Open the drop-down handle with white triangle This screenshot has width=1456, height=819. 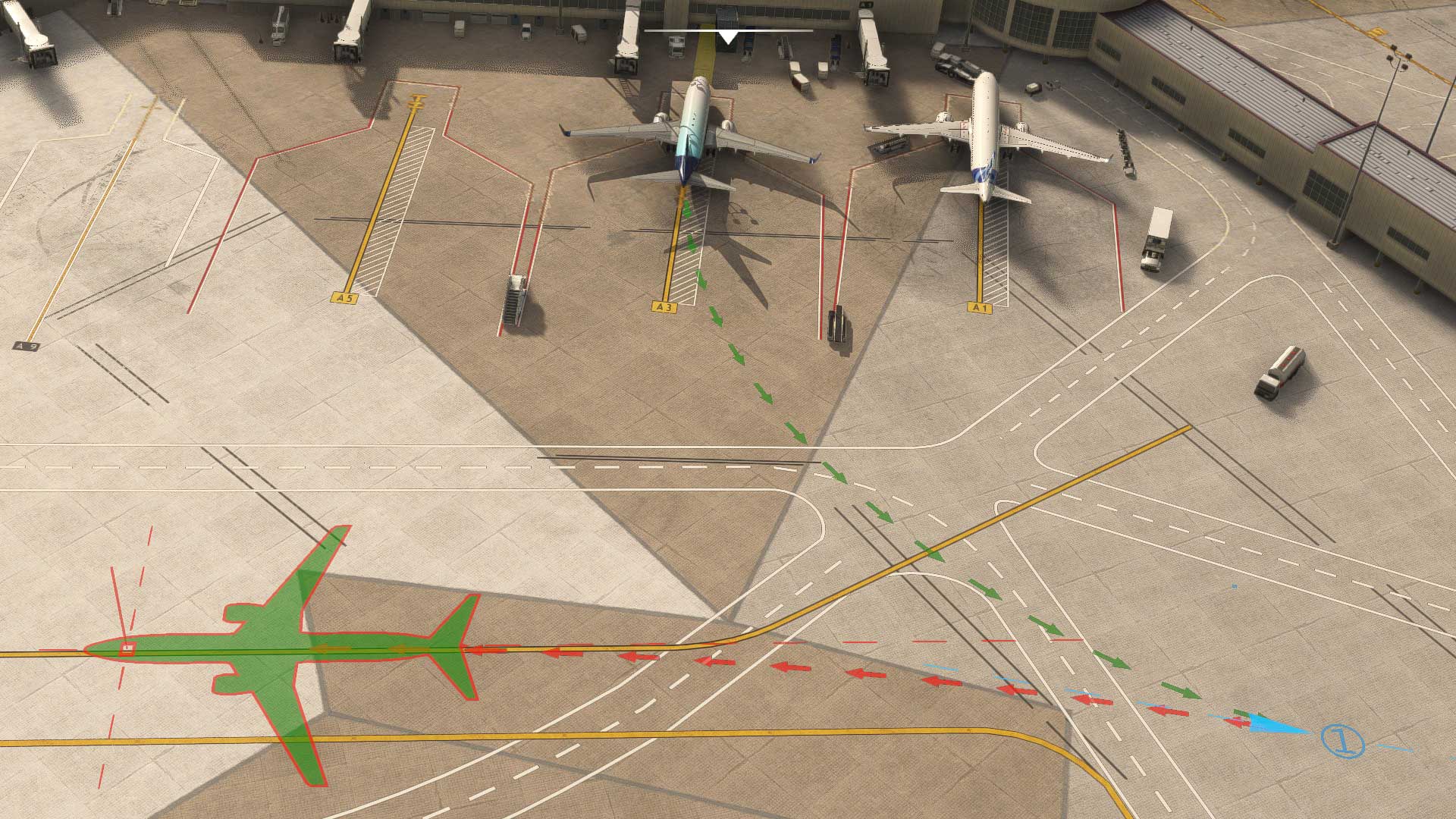(728, 36)
